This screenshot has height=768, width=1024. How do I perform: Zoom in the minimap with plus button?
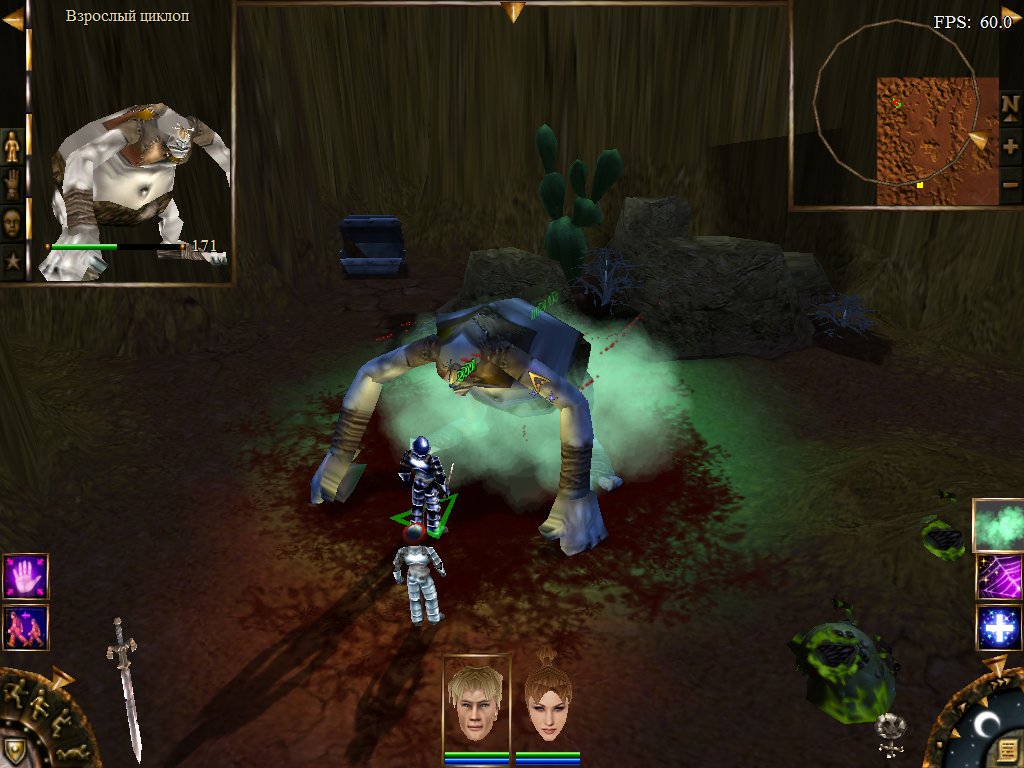click(x=1010, y=146)
